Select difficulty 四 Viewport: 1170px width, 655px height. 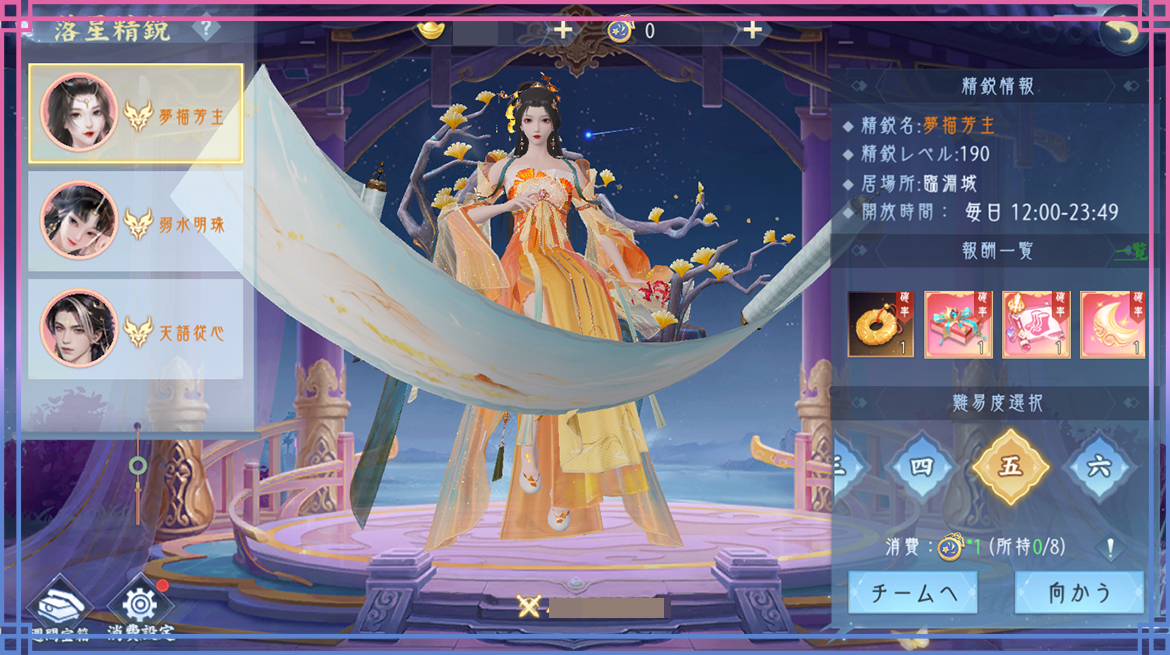click(x=920, y=467)
